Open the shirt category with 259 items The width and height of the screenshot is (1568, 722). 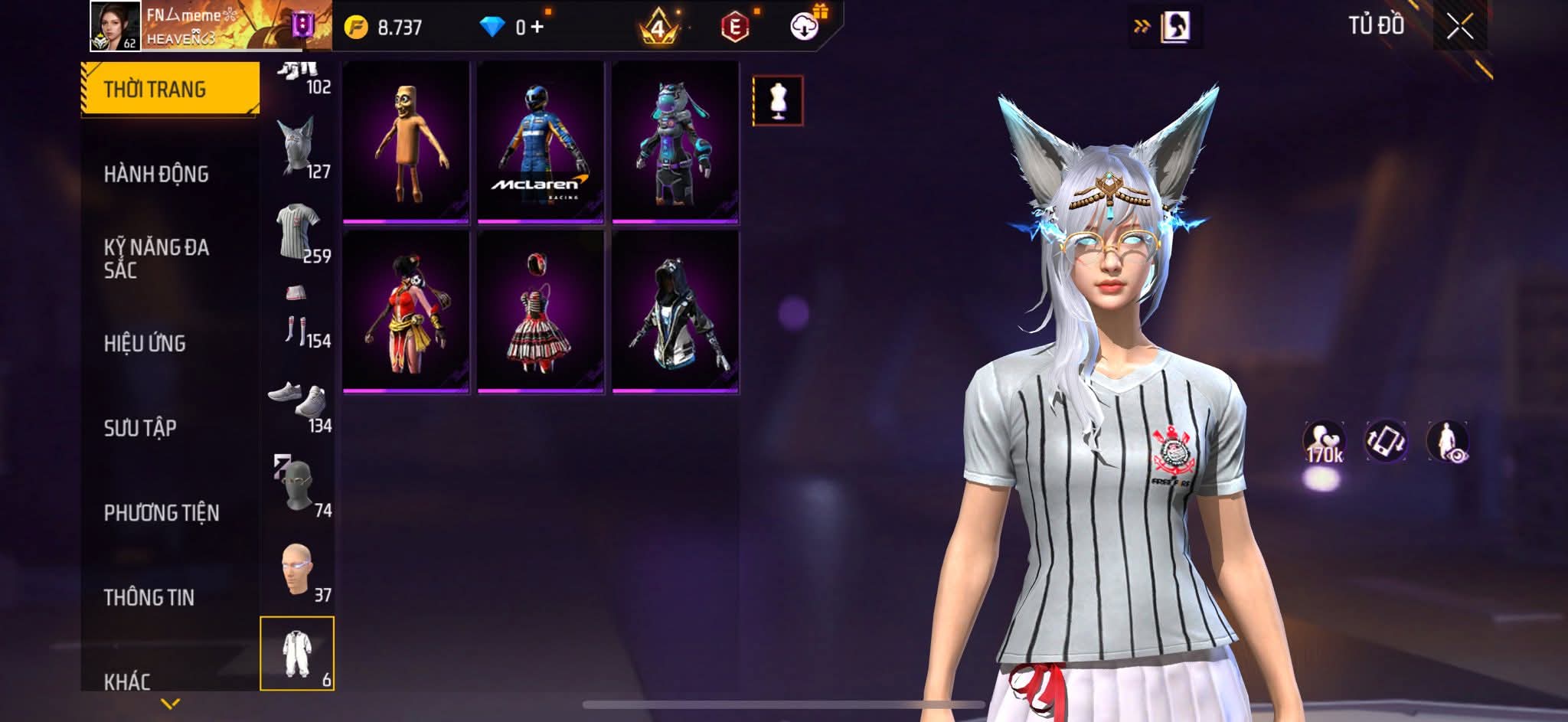point(299,231)
